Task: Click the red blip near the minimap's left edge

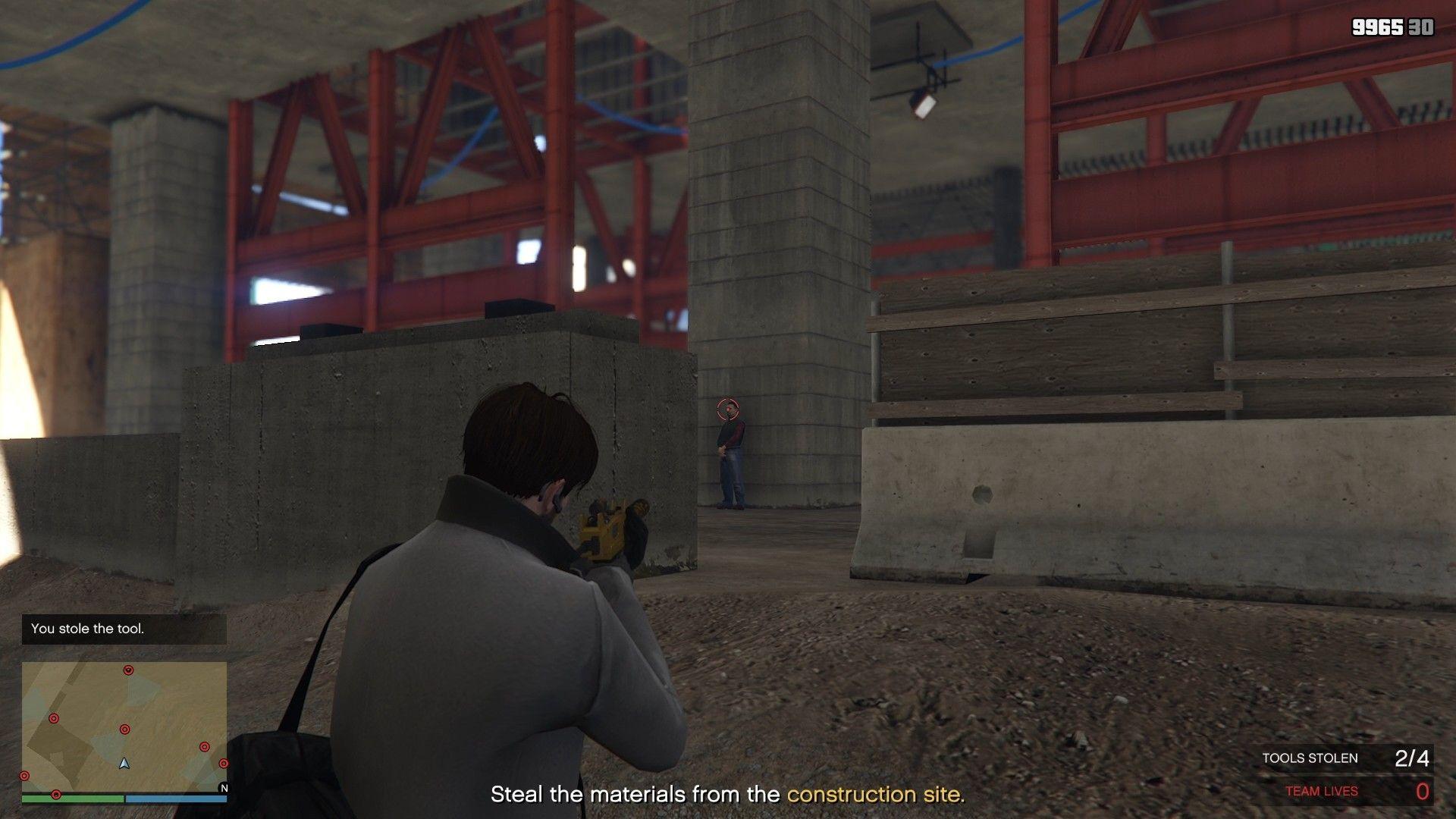Action: (x=24, y=776)
